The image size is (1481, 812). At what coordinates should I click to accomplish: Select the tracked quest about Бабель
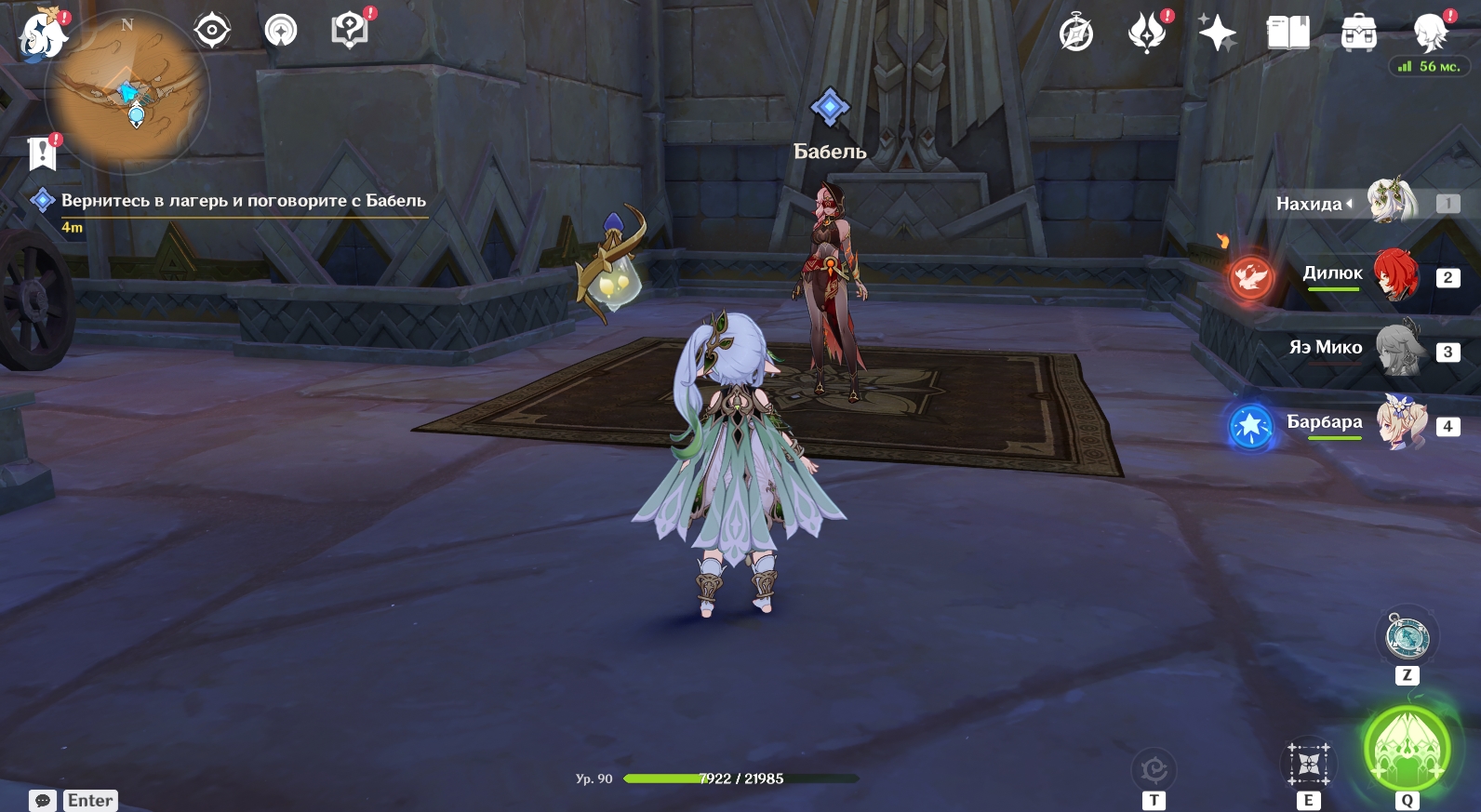[243, 201]
